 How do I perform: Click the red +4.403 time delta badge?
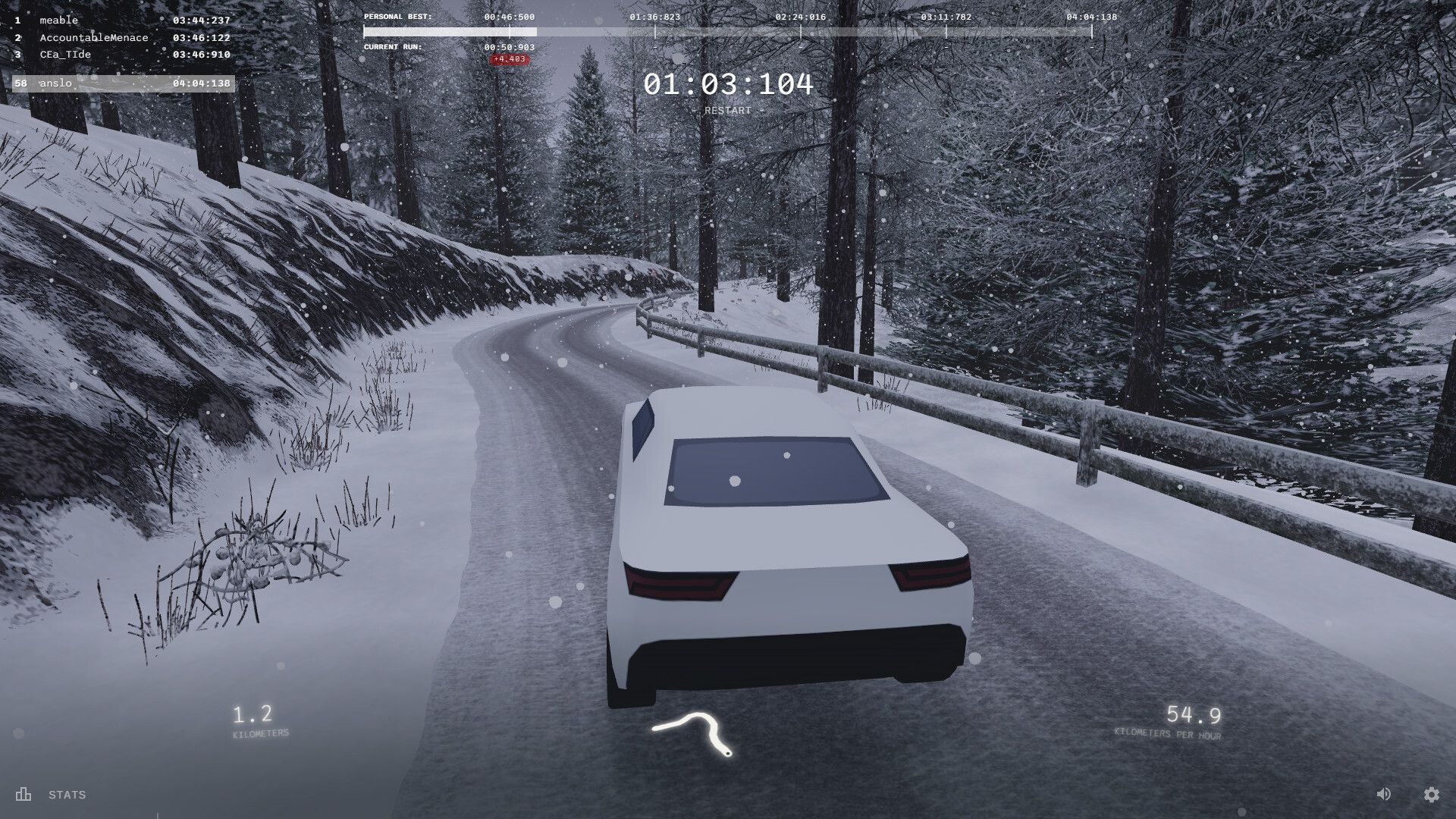click(x=510, y=60)
